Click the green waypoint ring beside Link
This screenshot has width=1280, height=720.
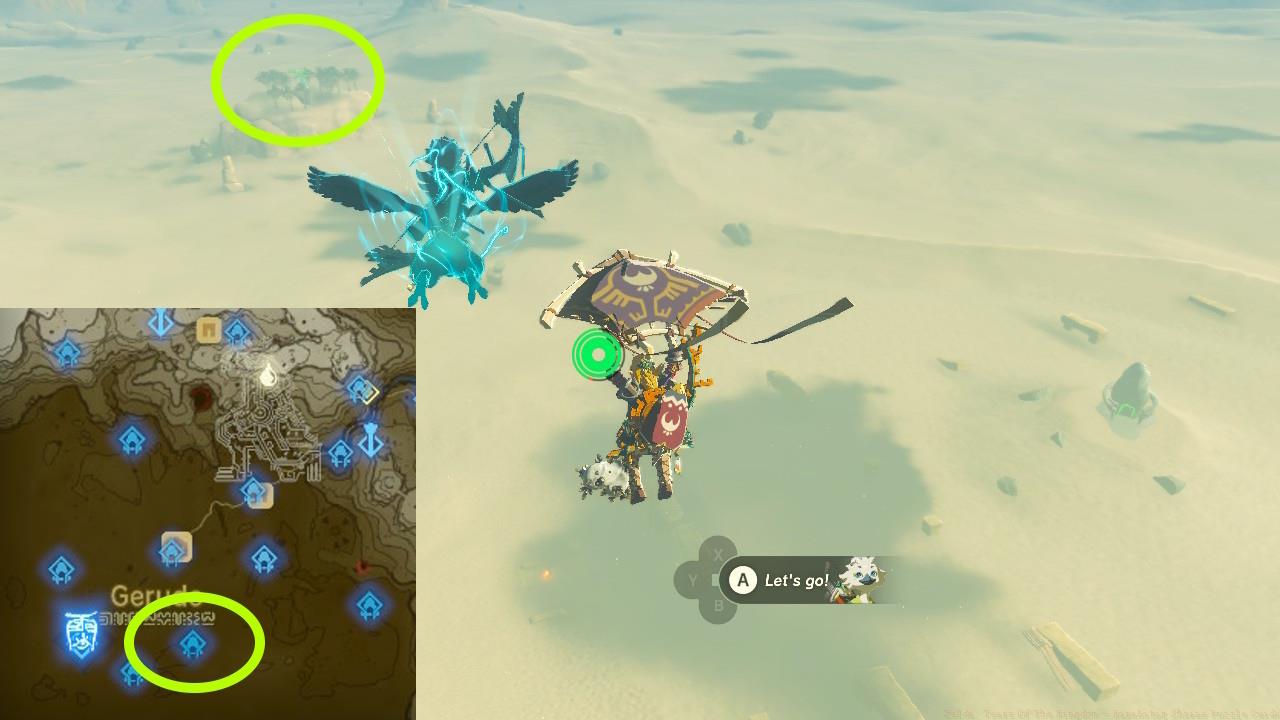(598, 354)
